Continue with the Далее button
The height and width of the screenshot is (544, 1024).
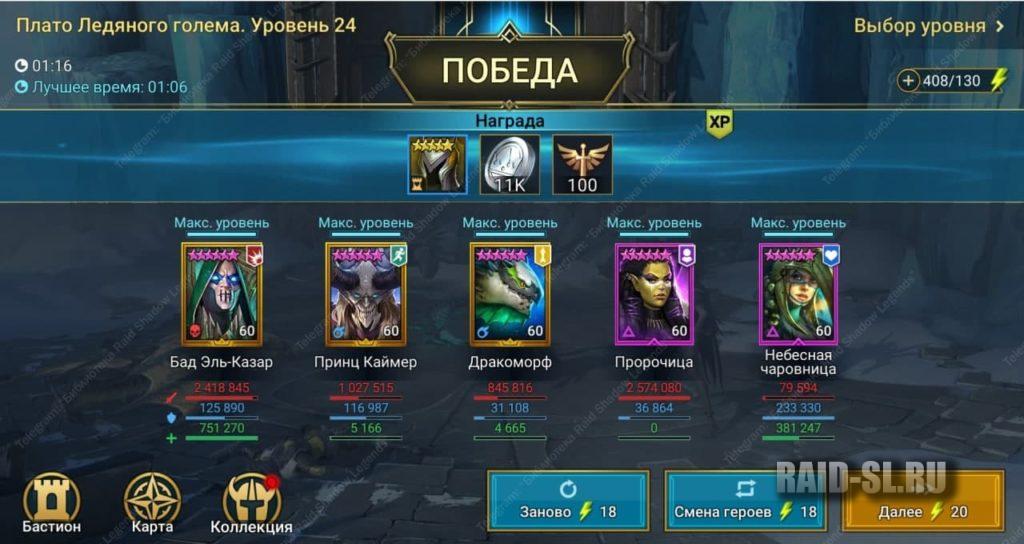[x=922, y=500]
